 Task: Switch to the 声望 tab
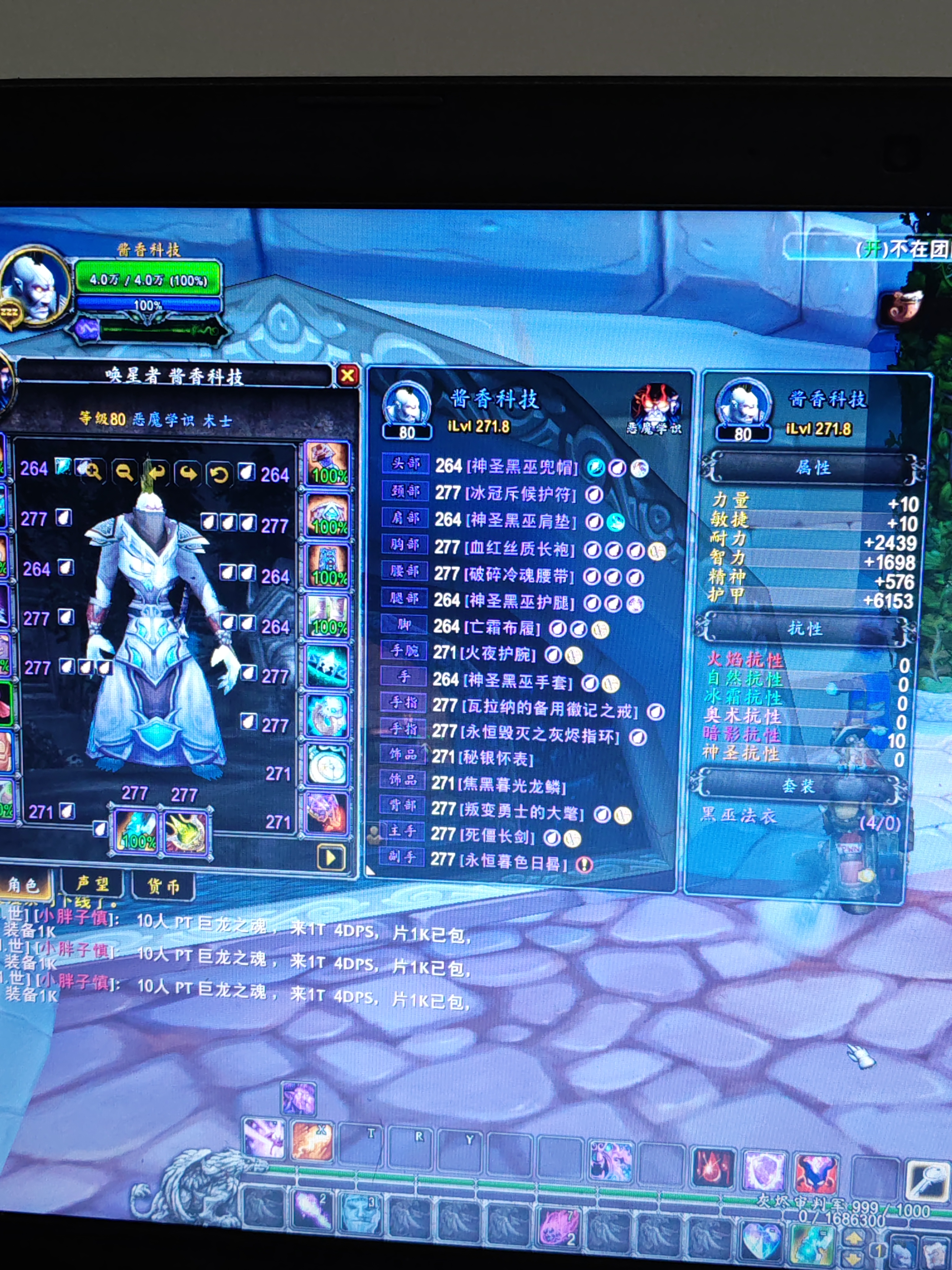pyautogui.click(x=92, y=884)
